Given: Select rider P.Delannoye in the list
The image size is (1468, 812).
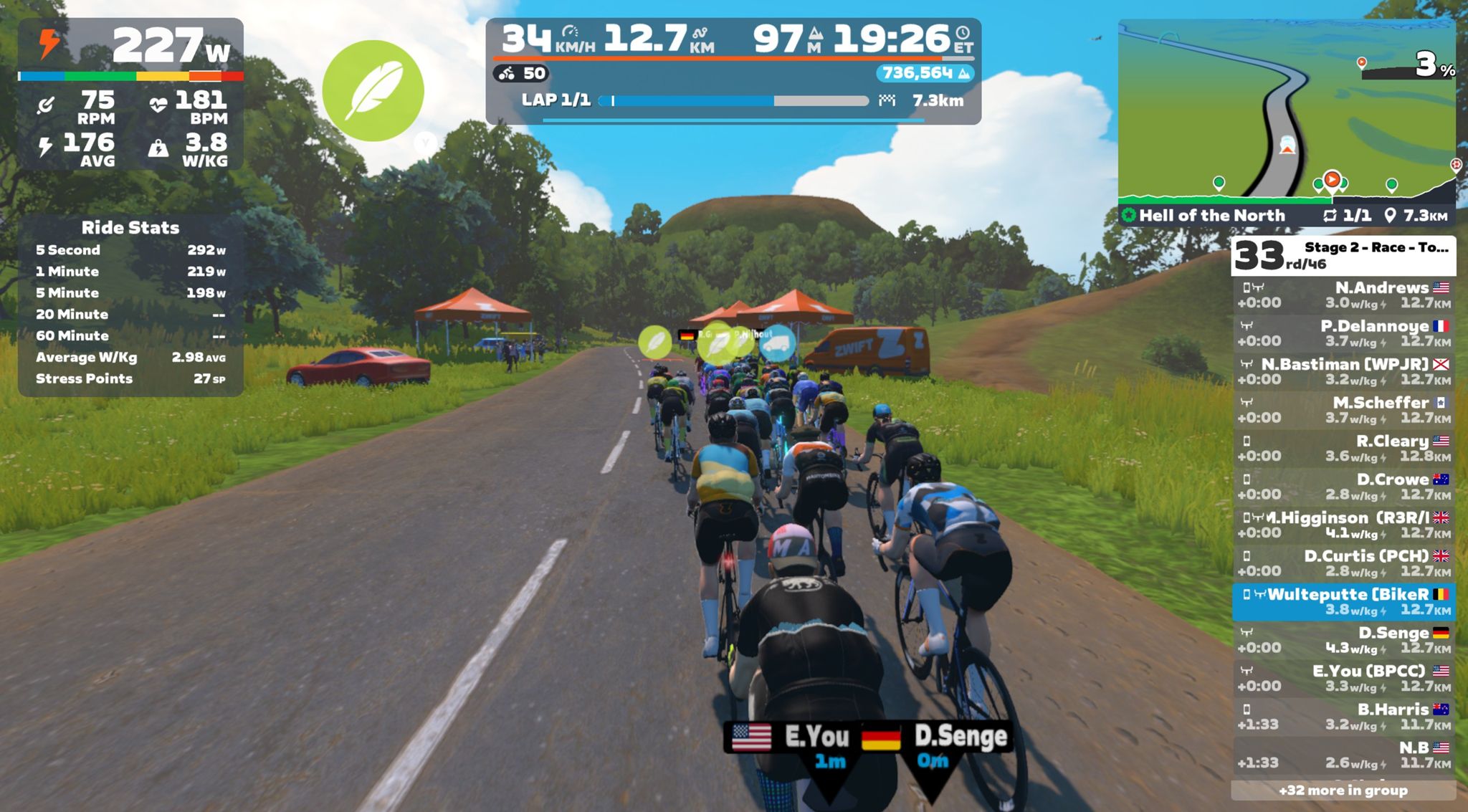Looking at the screenshot, I should point(1343,333).
